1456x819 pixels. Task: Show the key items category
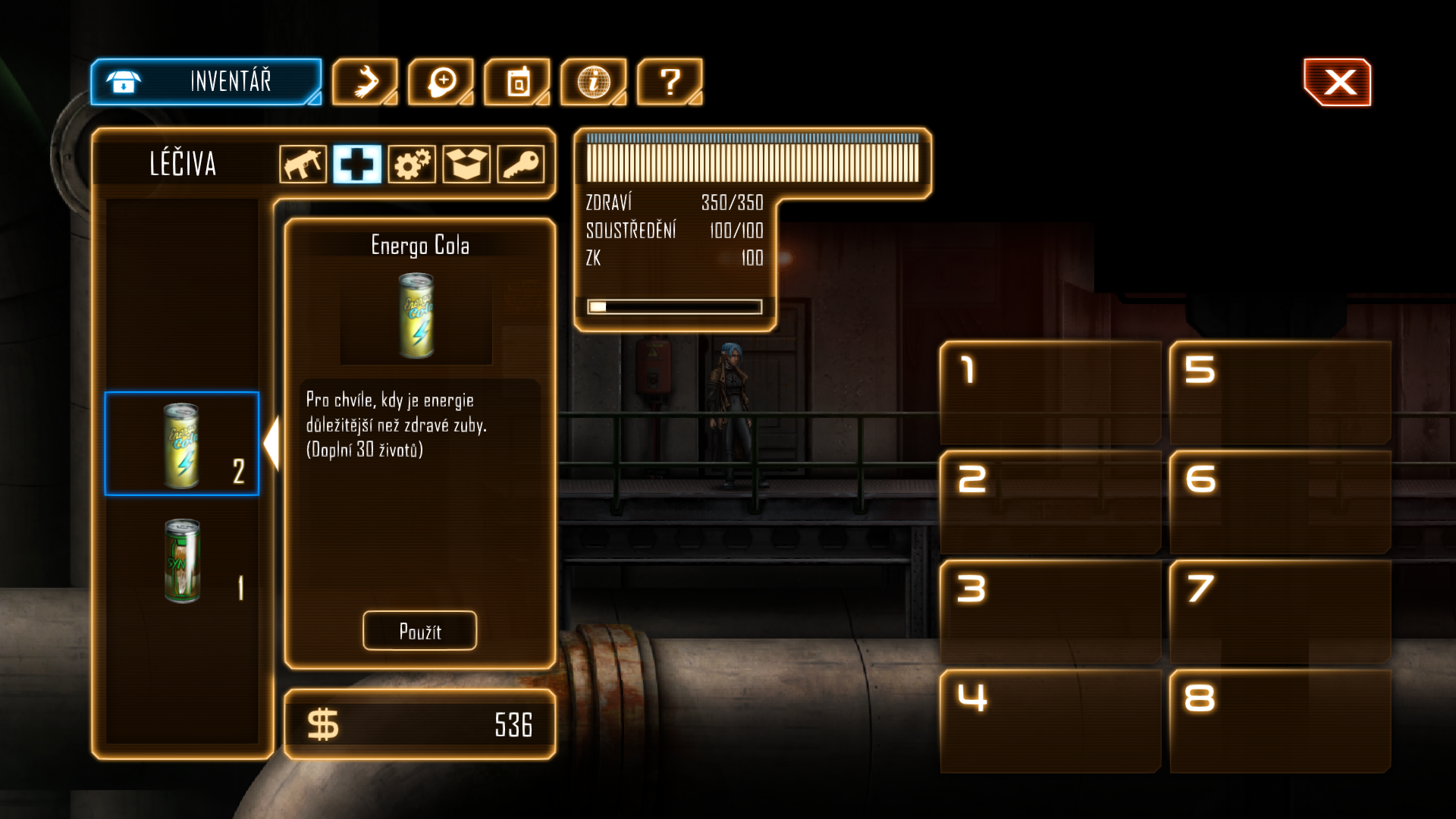click(x=521, y=164)
